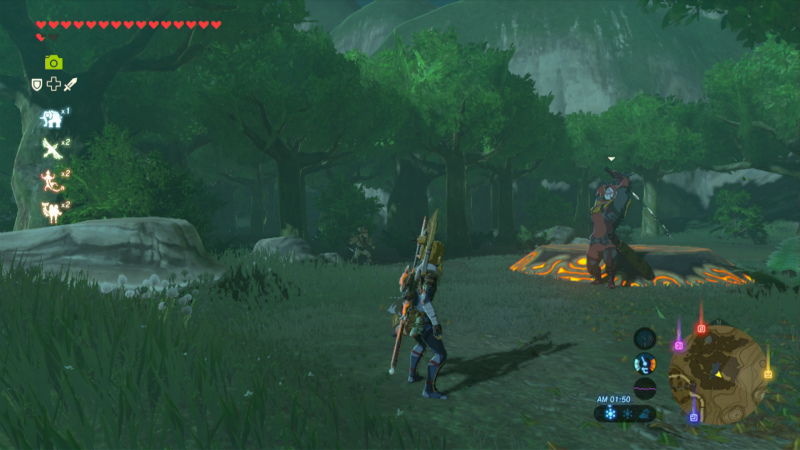800x450 pixels.
Task: Select the green camera rune icon
Action: tap(53, 62)
